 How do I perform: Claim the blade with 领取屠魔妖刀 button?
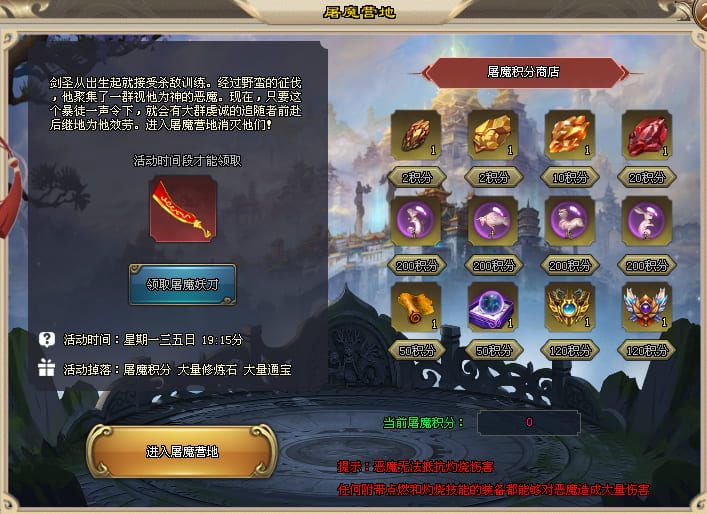point(182,284)
